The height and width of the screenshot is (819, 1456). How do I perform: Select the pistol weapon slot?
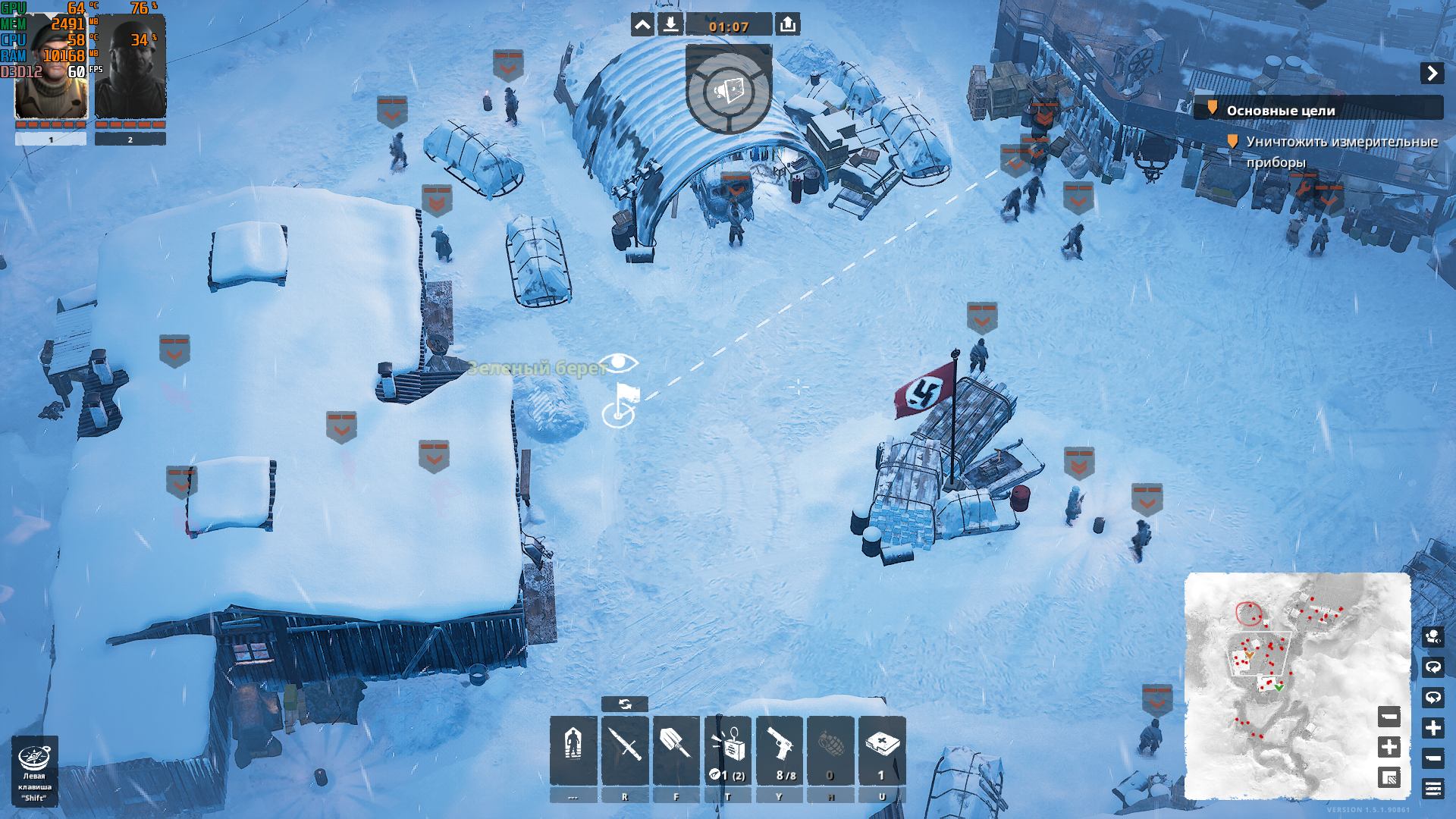[x=780, y=749]
